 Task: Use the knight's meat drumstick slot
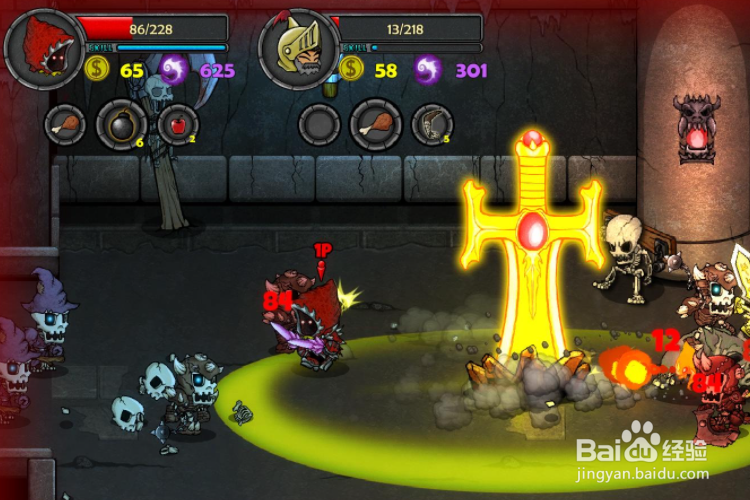coord(376,124)
